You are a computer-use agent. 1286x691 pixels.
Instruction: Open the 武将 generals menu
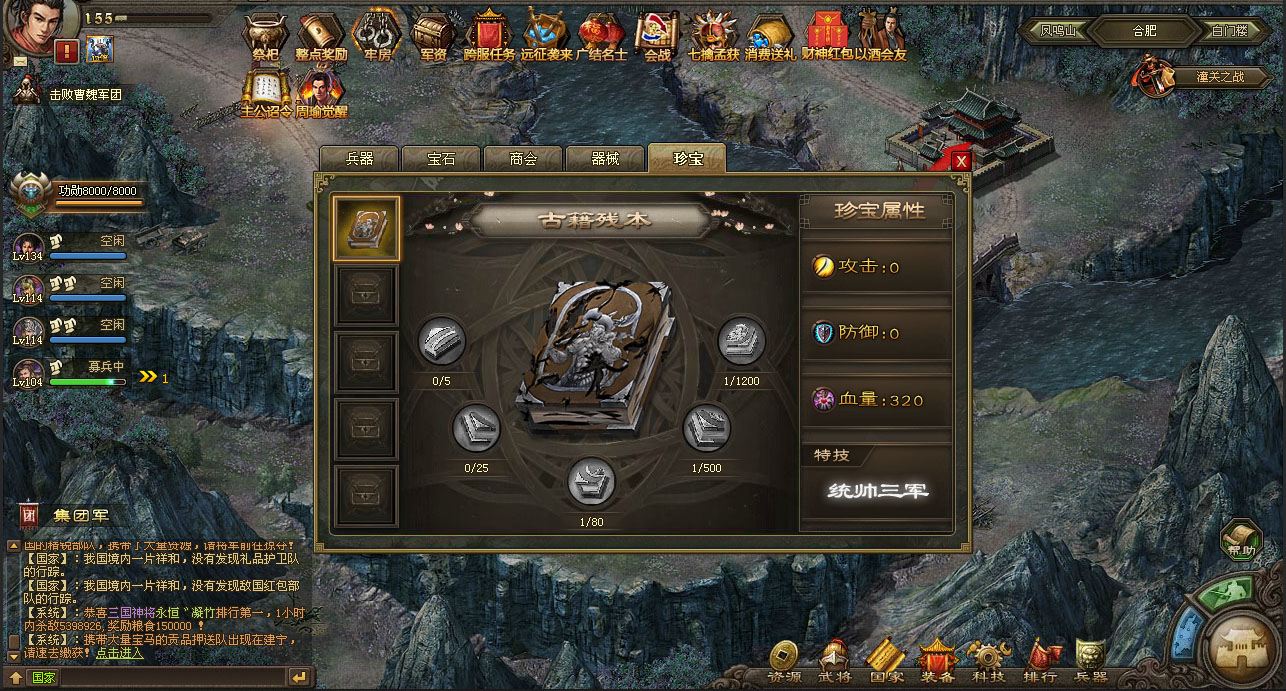[835, 660]
